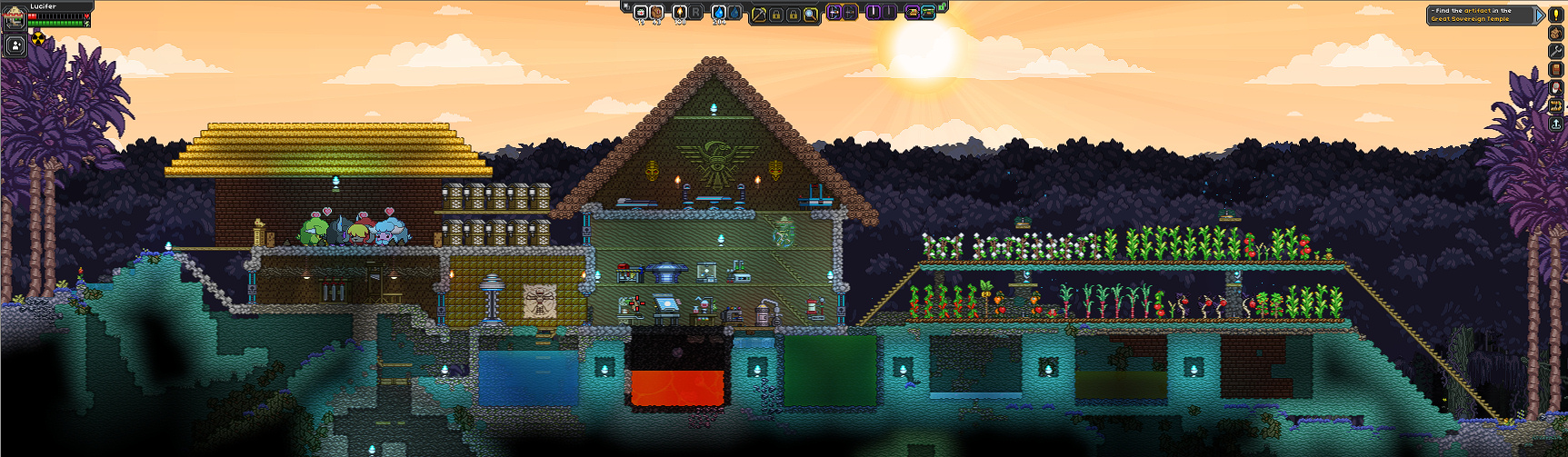Viewport: 1568px width, 457px height.
Task: Open the crafting wrench menu
Action: click(1555, 52)
